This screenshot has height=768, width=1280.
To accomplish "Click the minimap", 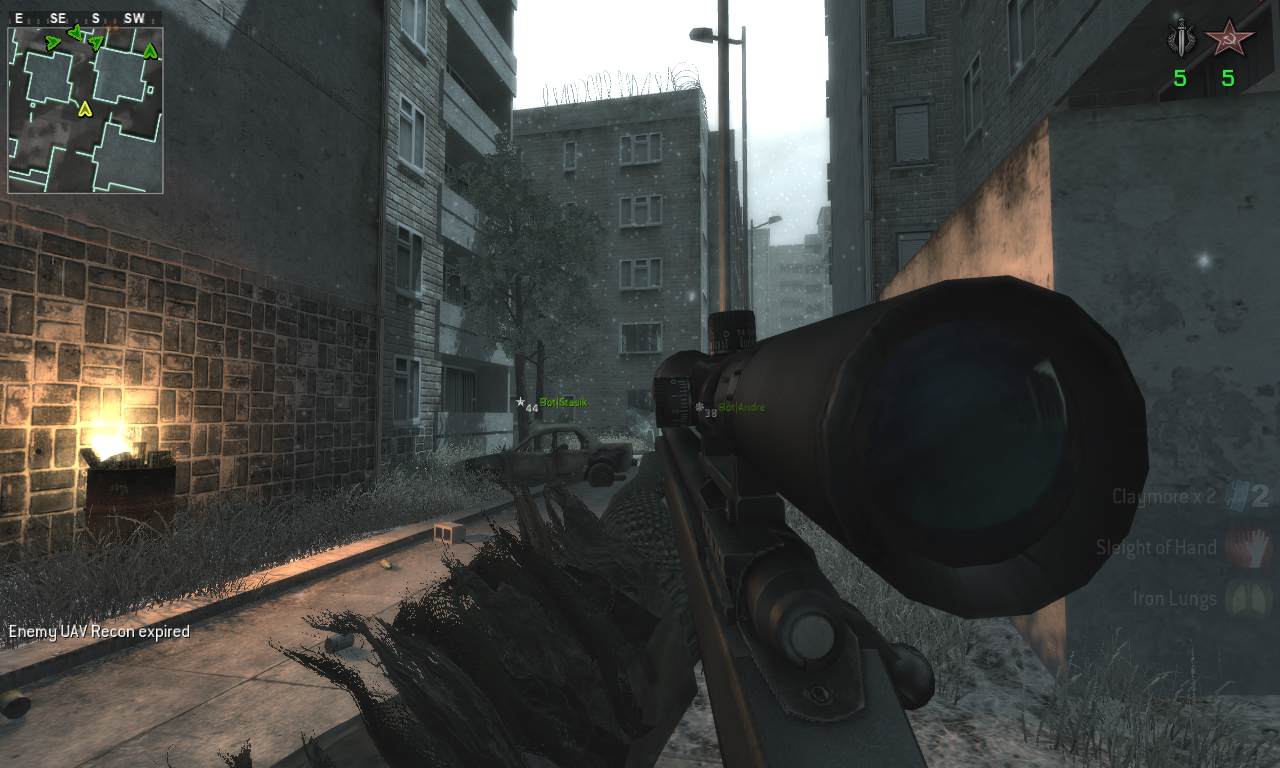I will coord(85,109).
